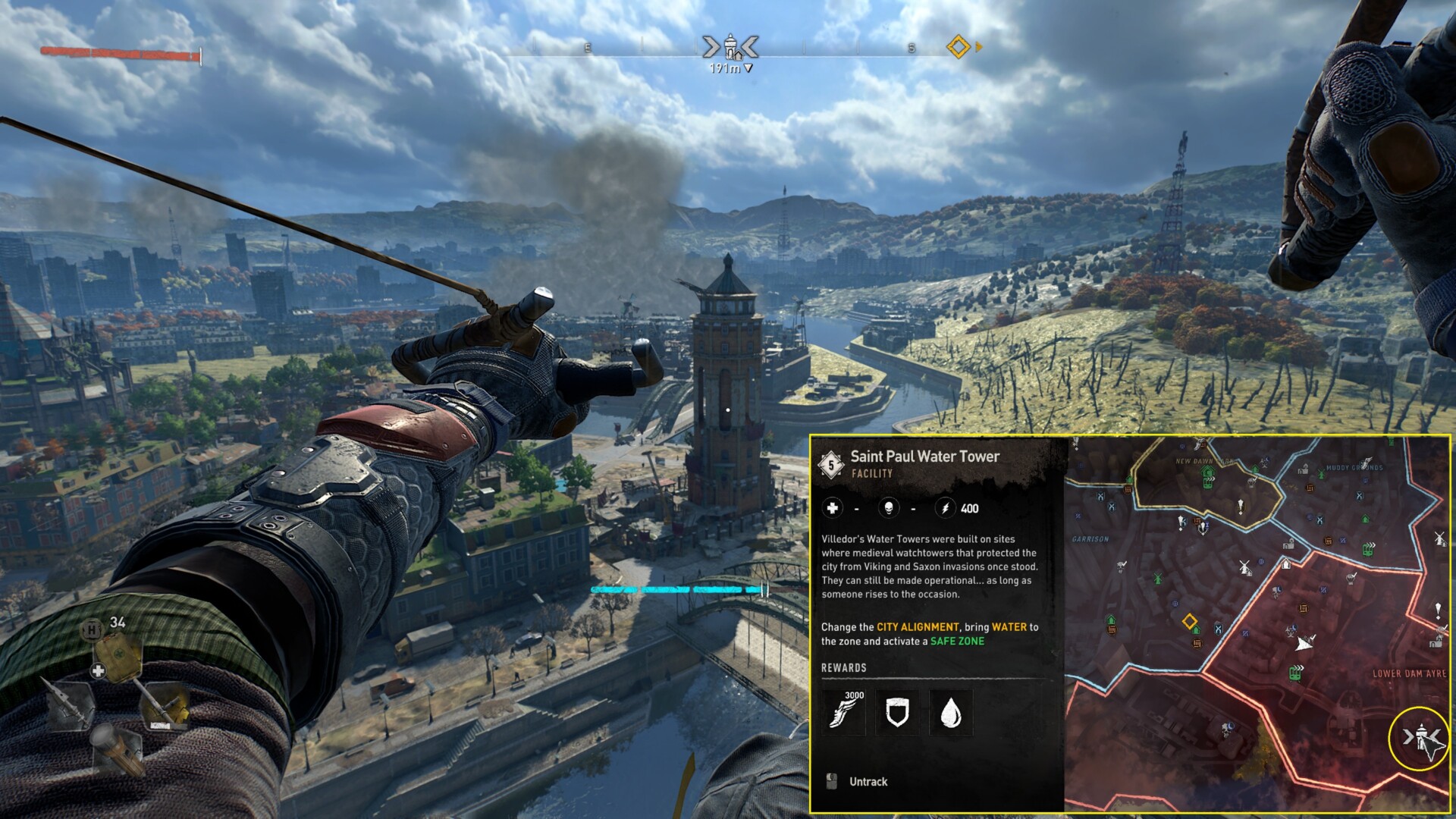Click the Untrack option in the facility panel
1456x819 pixels.
(x=868, y=781)
